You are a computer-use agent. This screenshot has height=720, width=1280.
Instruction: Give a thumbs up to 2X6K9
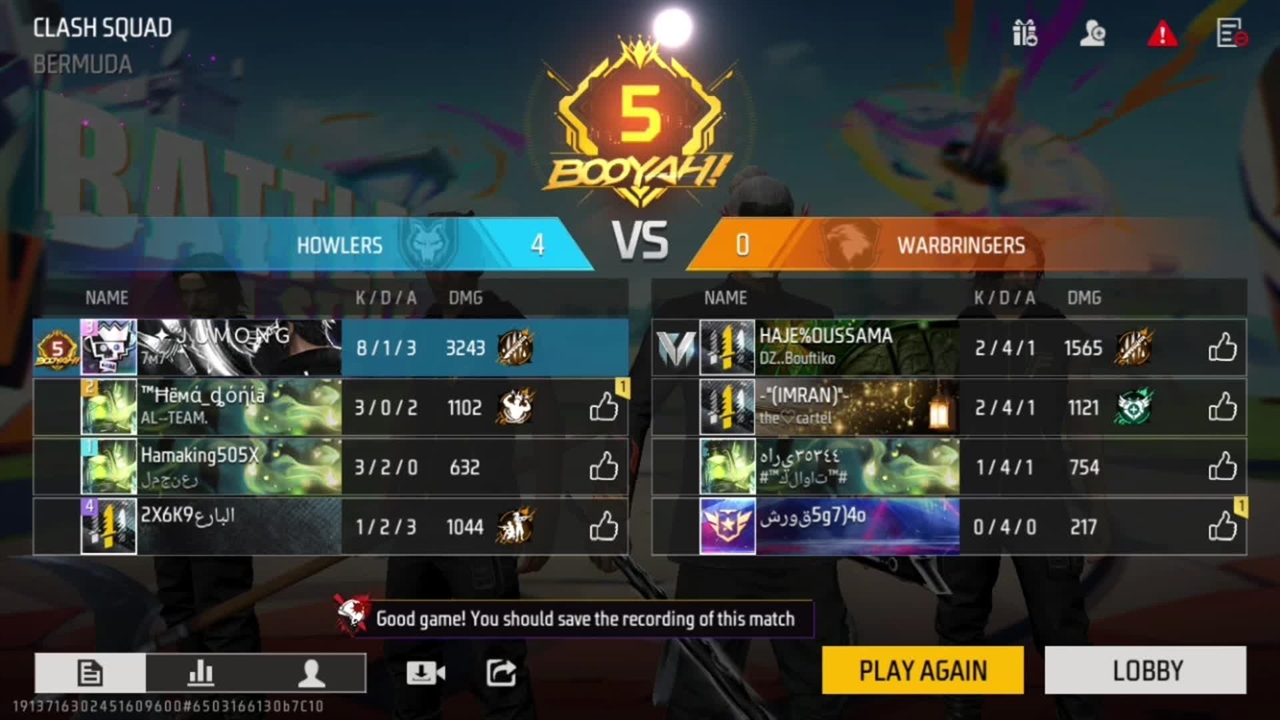coord(603,527)
